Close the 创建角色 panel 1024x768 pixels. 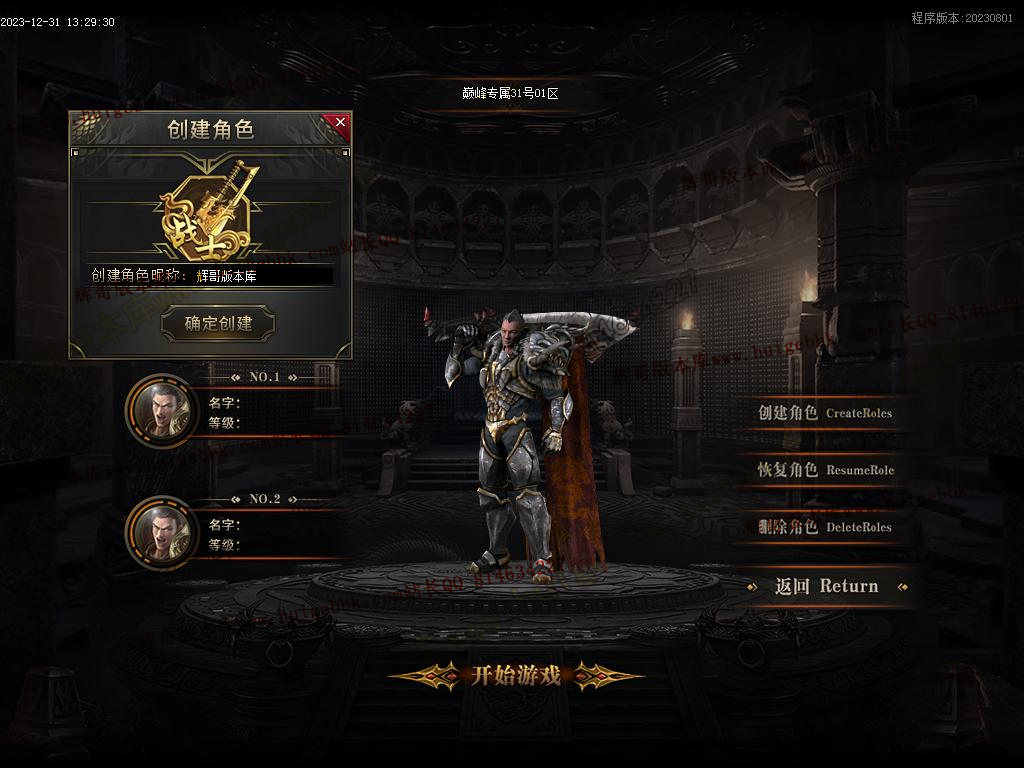[x=340, y=123]
